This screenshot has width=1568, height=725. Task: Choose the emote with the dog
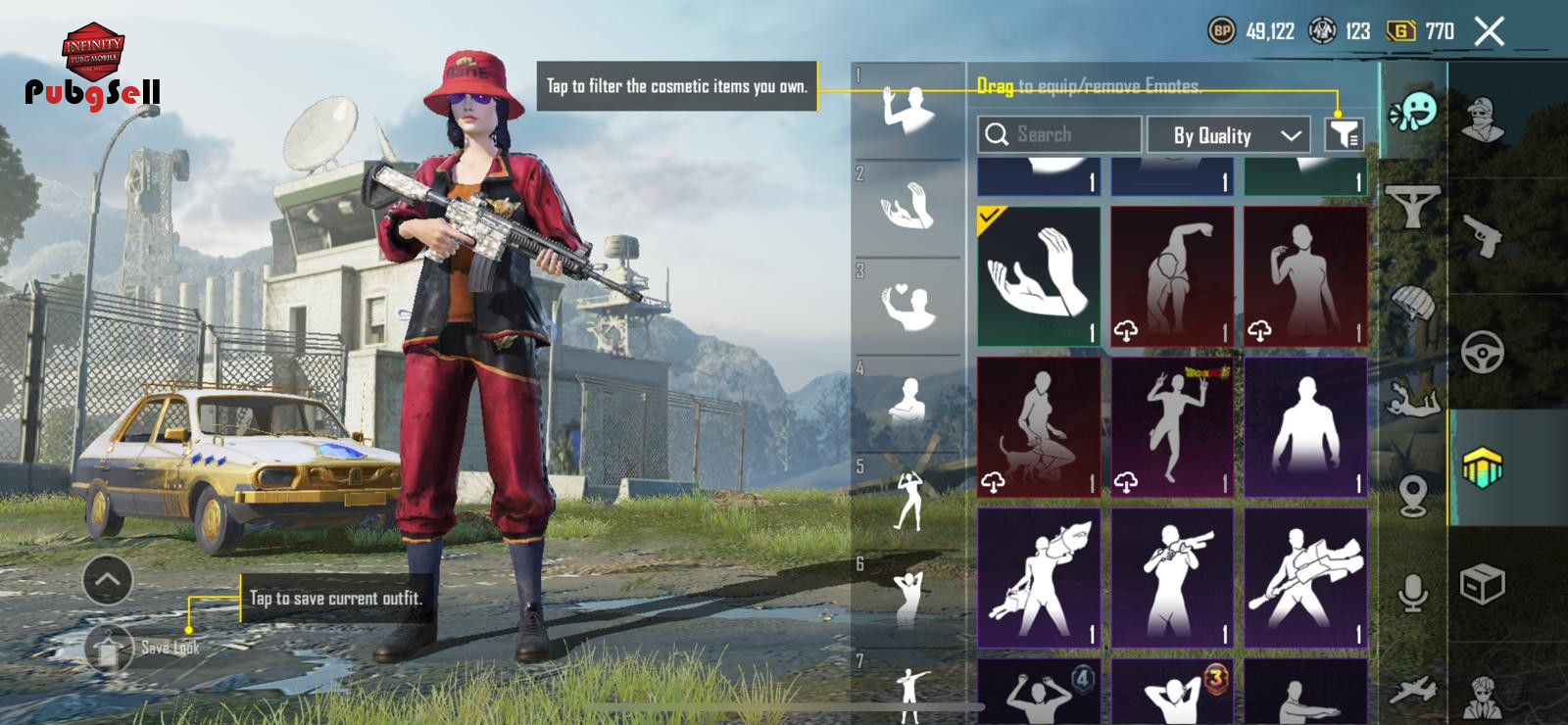coord(1039,426)
